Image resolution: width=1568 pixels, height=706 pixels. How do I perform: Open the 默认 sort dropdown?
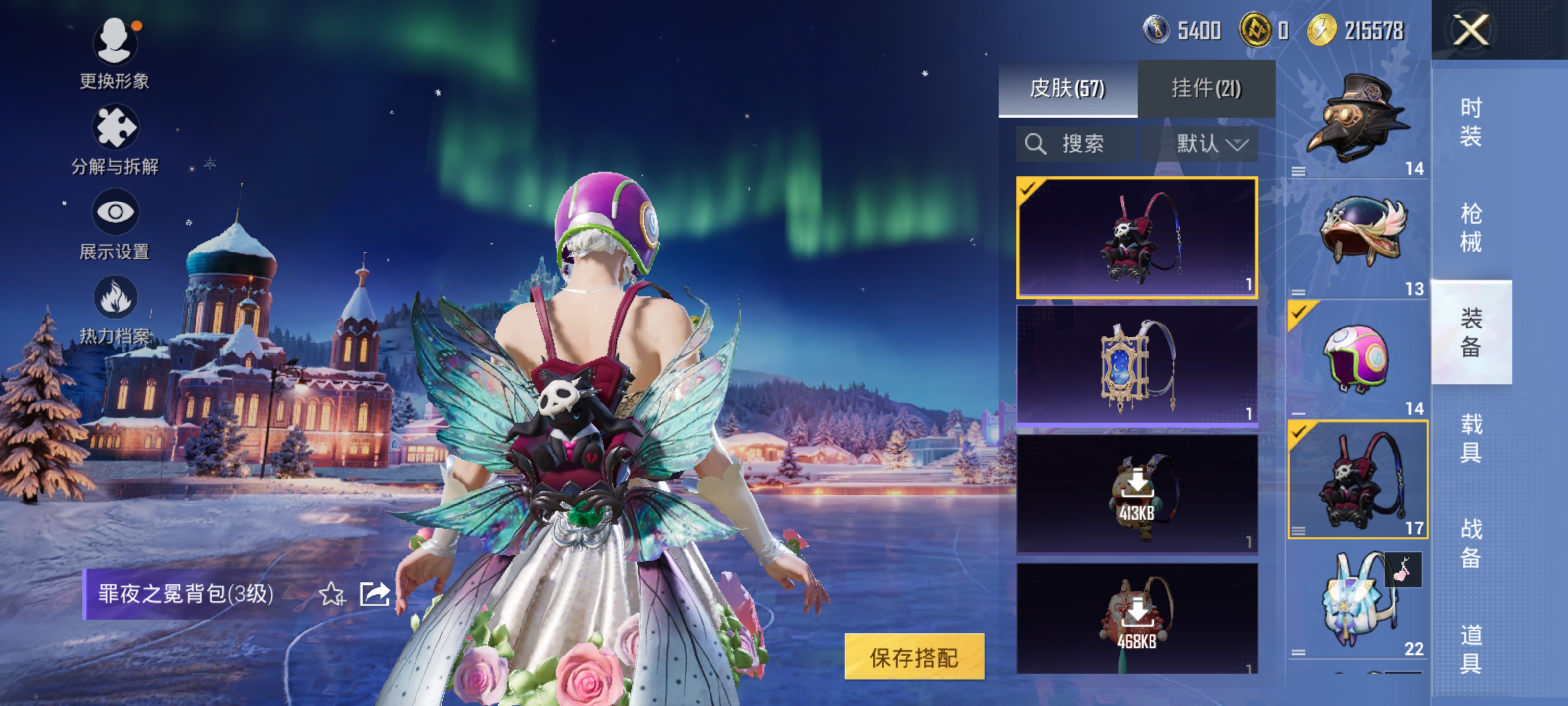pyautogui.click(x=1211, y=144)
